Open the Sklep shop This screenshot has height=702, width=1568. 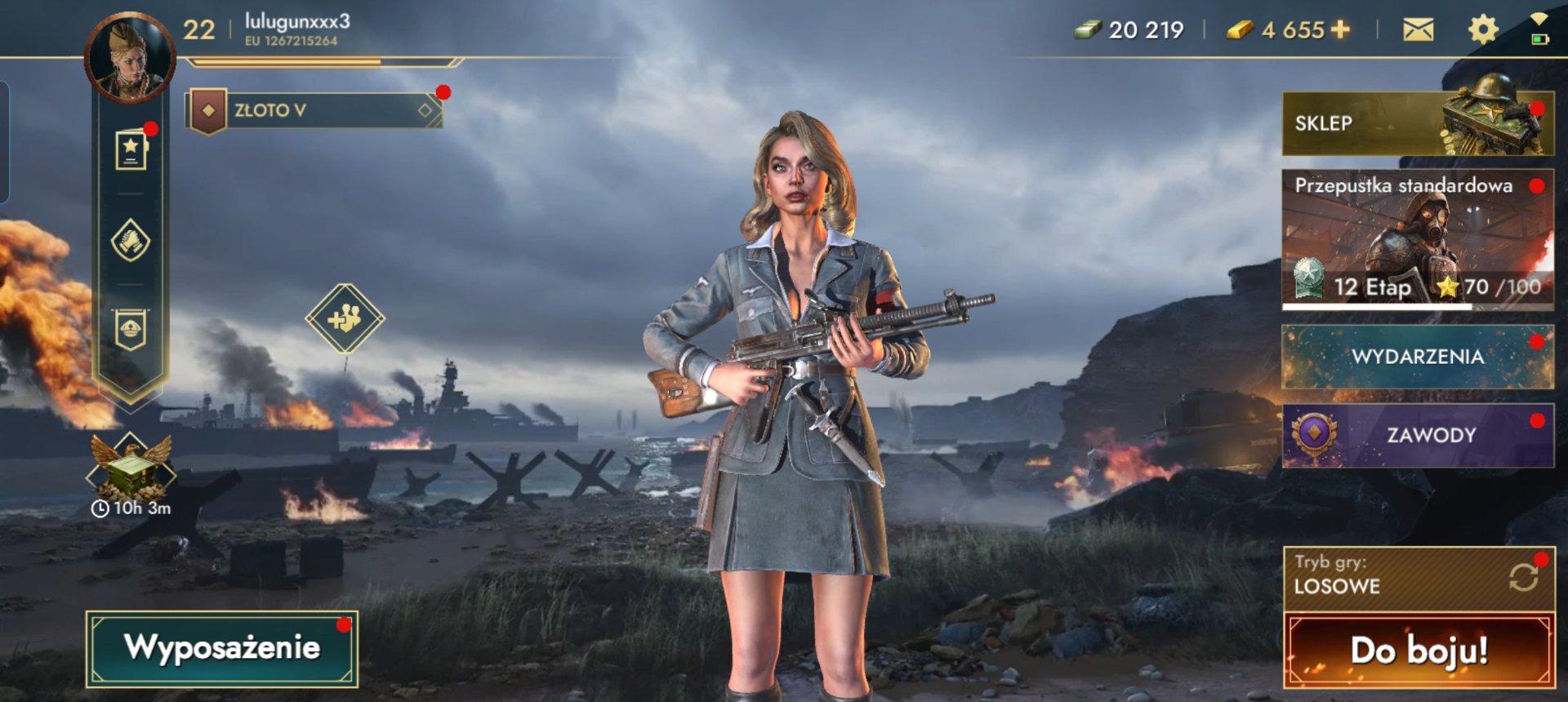pyautogui.click(x=1418, y=124)
